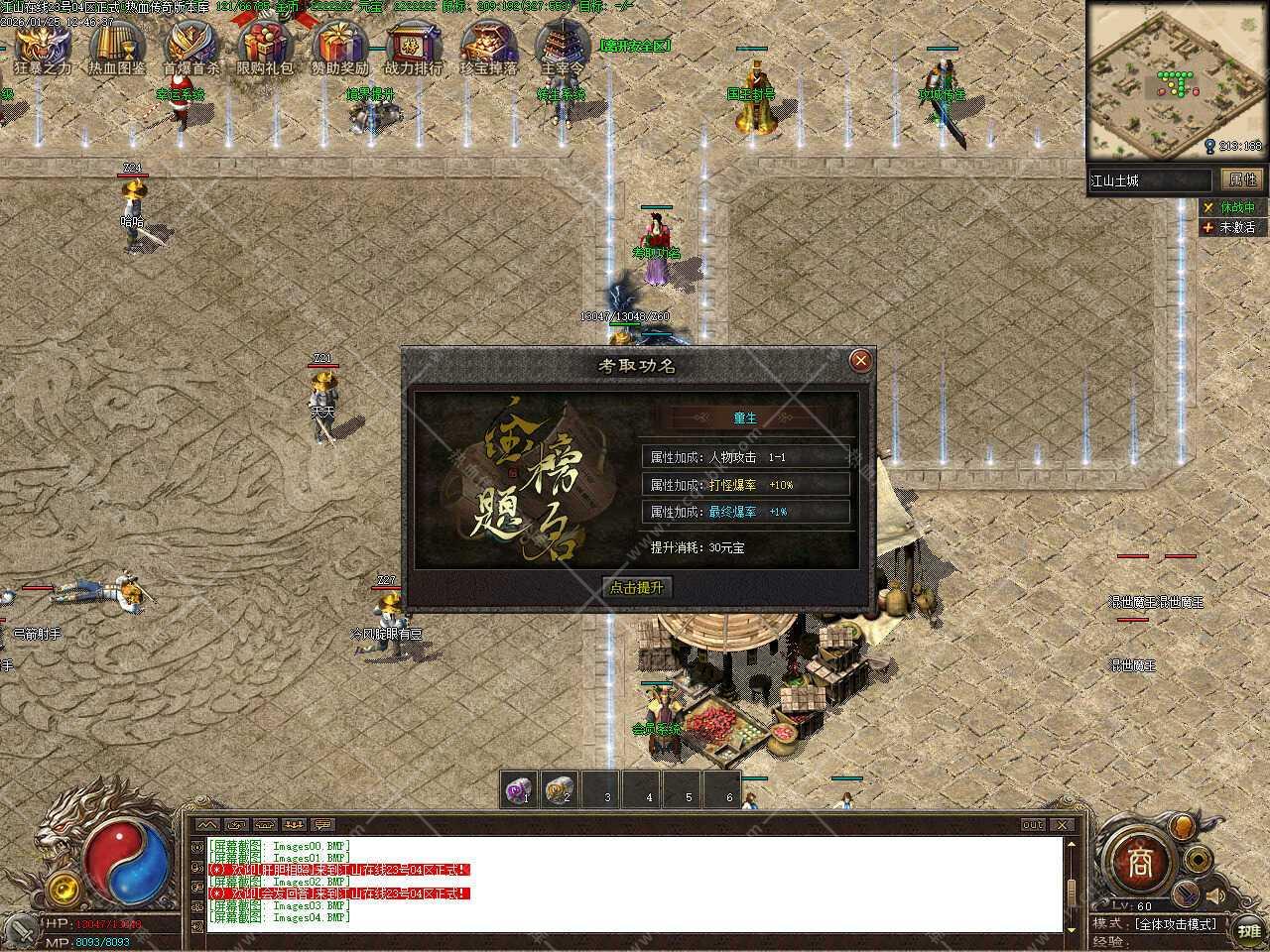Open the 狂暴之力 icon
Screen dimensions: 1270x952
[43, 46]
